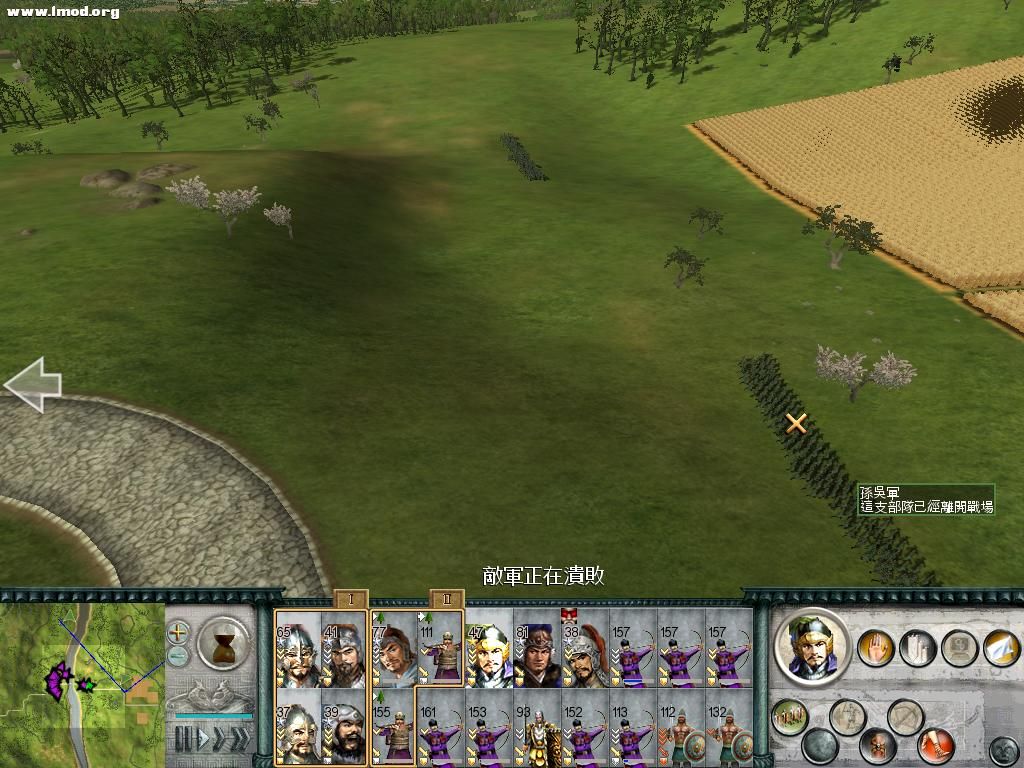Select the cavalry unit card with 65 men

(297, 650)
